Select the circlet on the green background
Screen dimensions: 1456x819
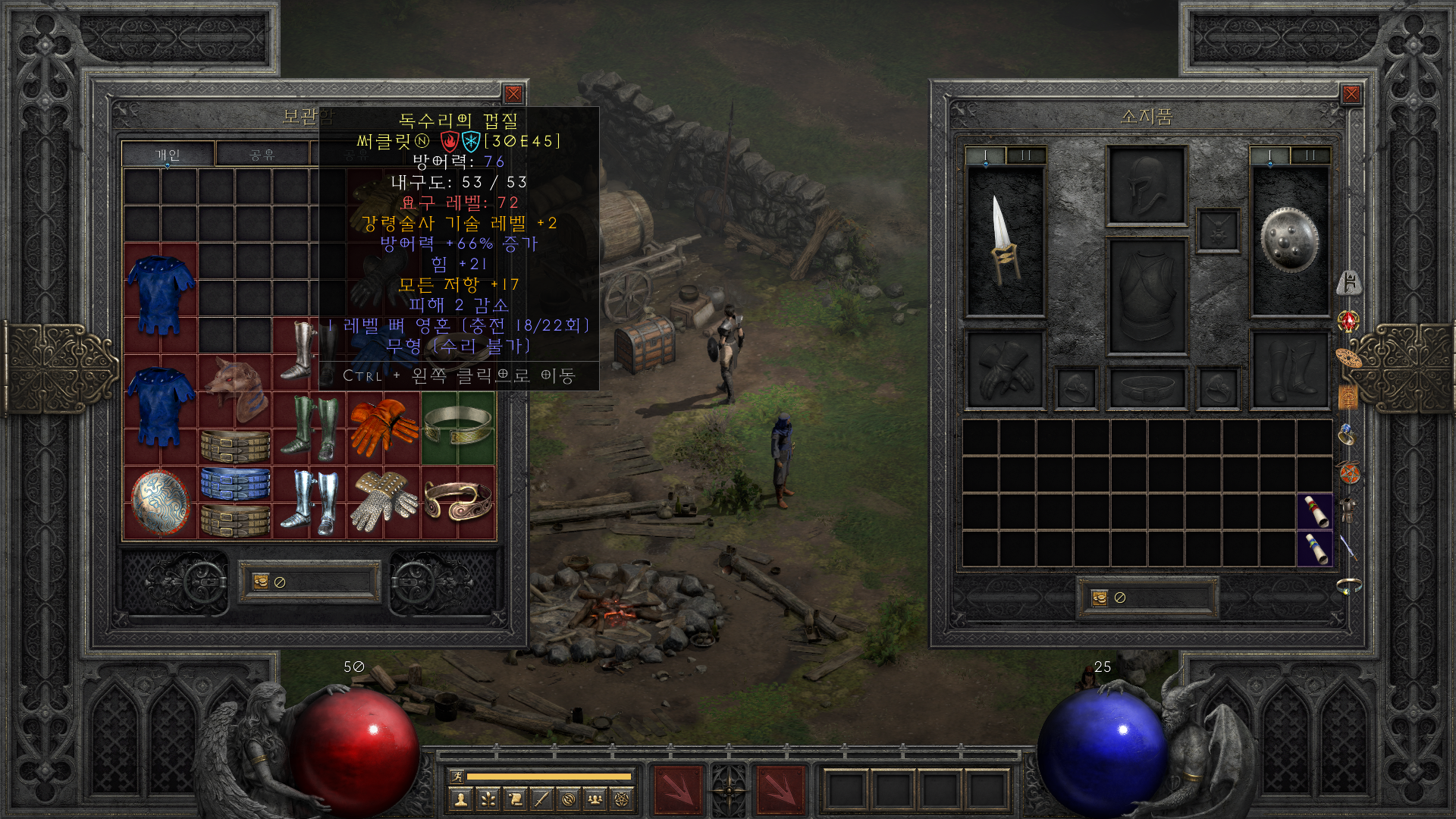click(x=457, y=425)
